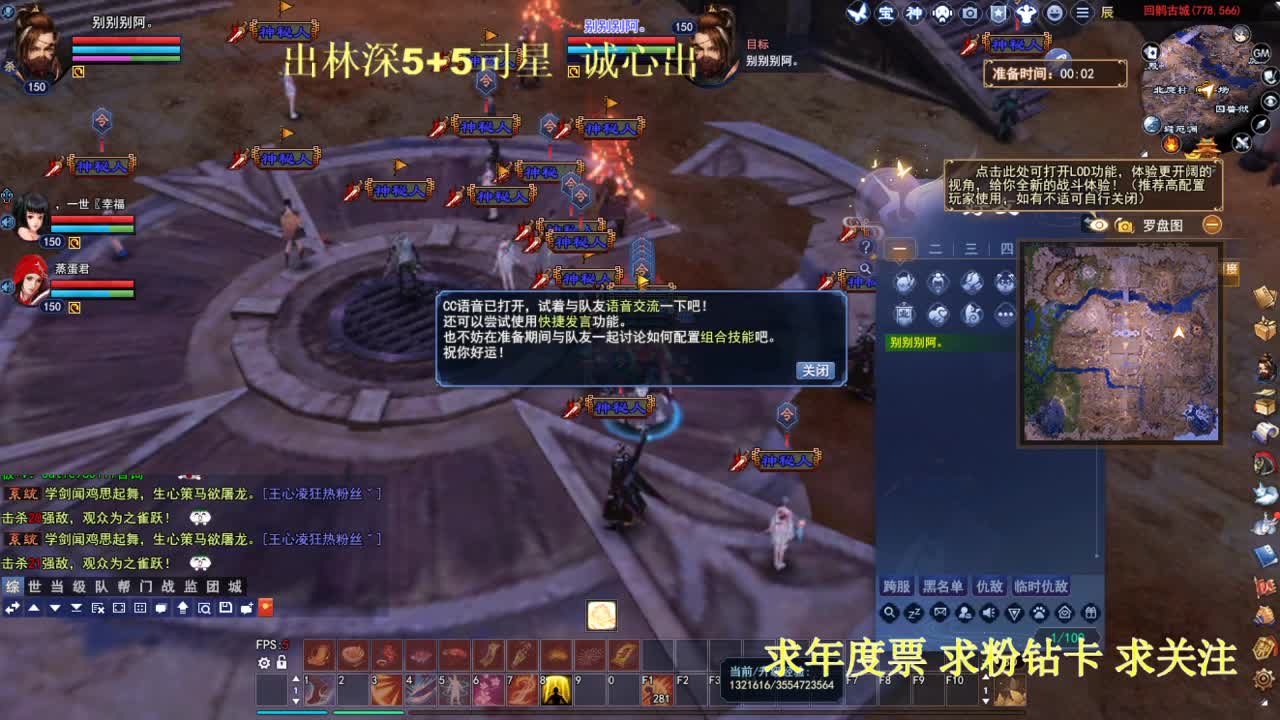Click the 宝 treasure icon at the top
This screenshot has height=720, width=1280.
887,13
